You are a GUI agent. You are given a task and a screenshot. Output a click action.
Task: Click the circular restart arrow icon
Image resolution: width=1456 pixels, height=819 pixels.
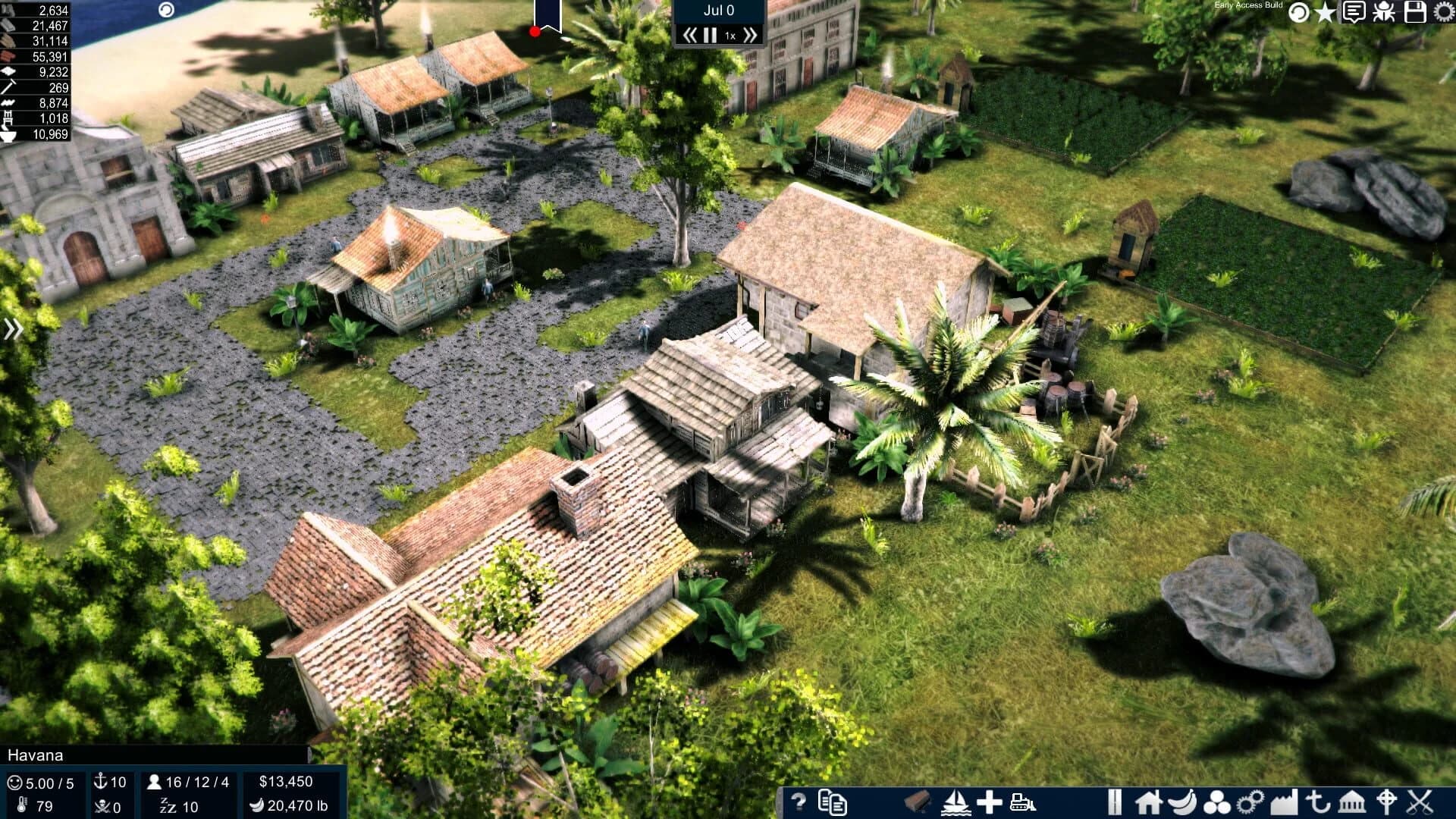1298,11
